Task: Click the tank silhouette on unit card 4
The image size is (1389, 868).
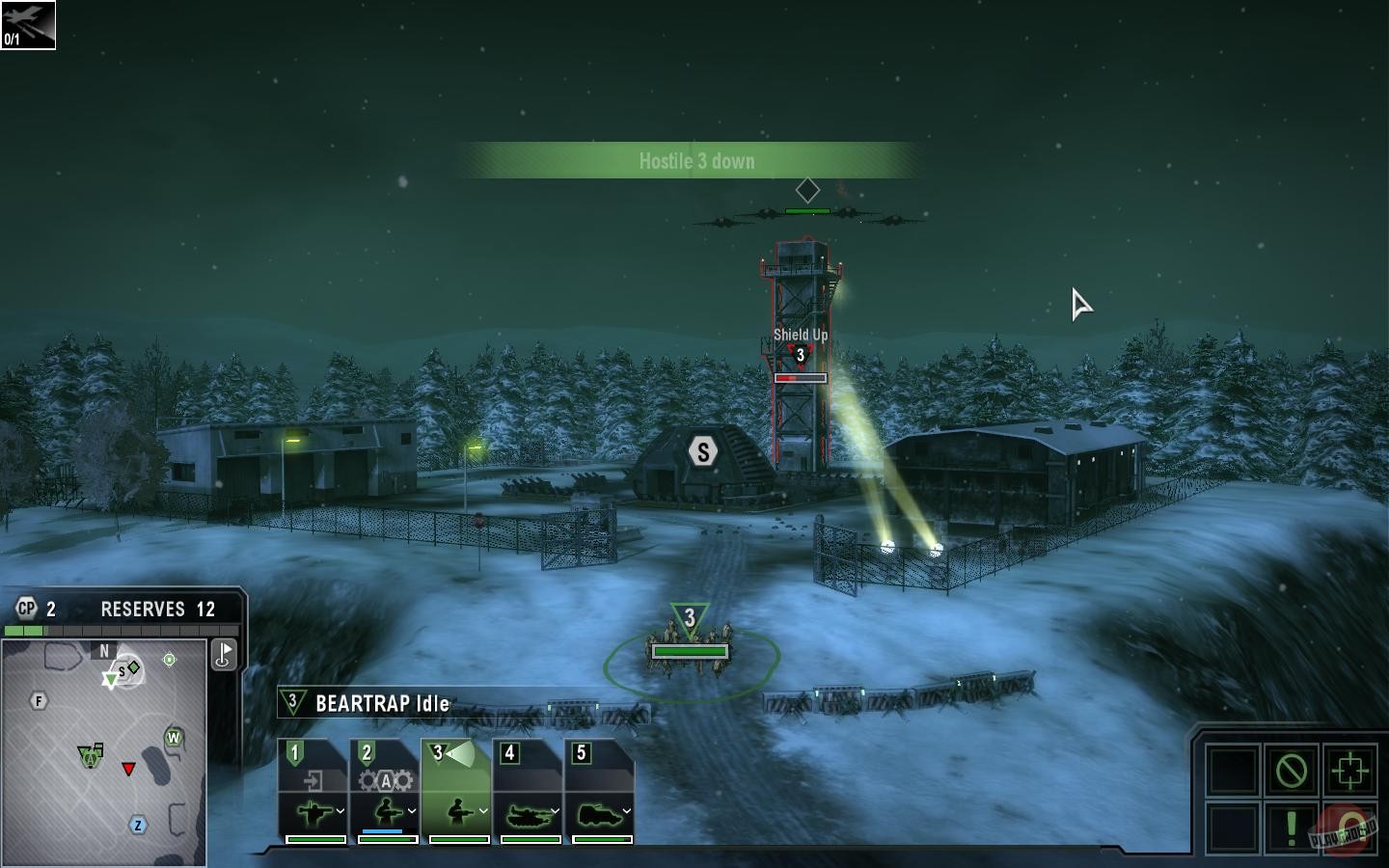Action: 529,815
